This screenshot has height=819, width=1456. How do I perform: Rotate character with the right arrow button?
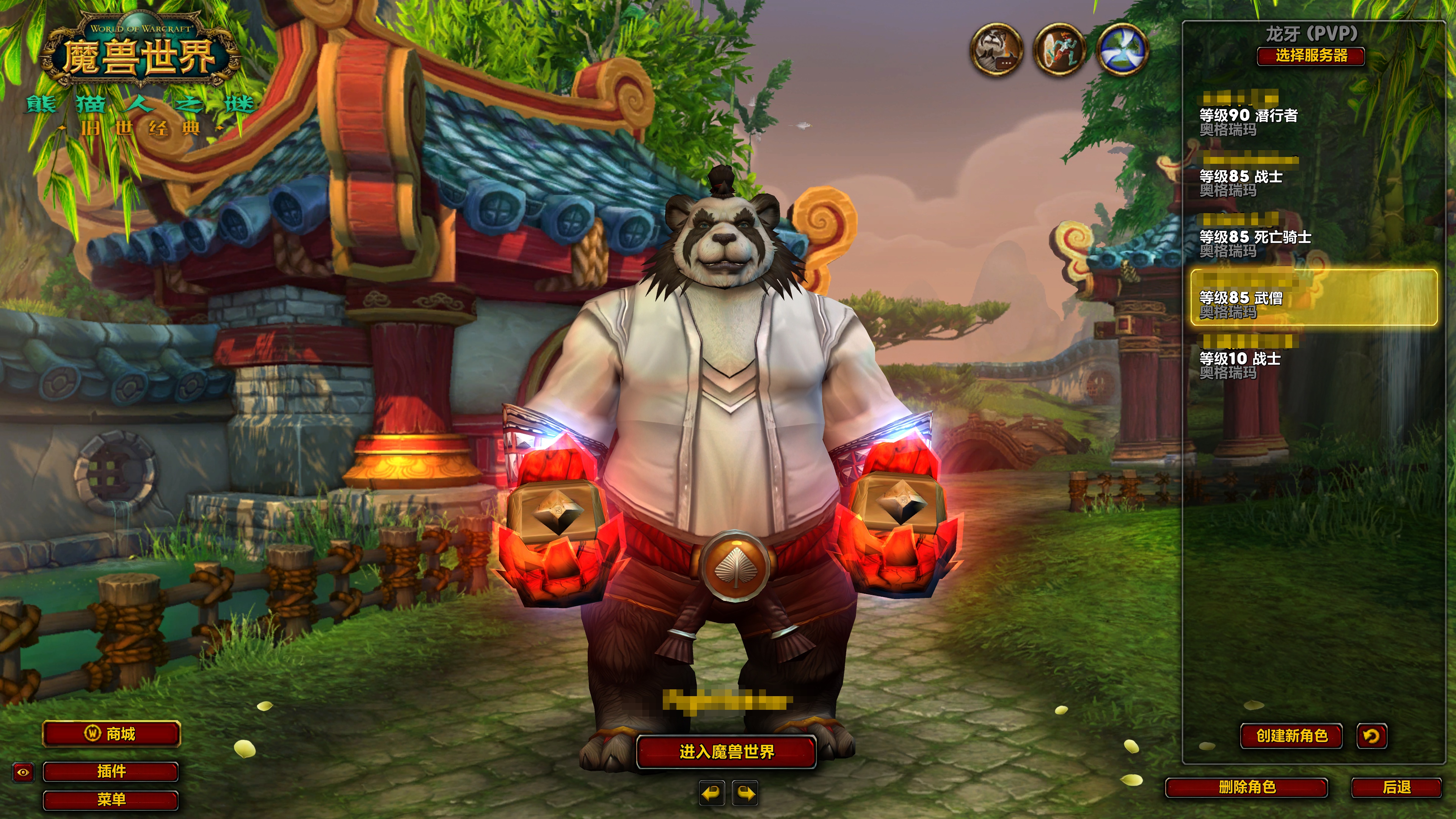745,793
